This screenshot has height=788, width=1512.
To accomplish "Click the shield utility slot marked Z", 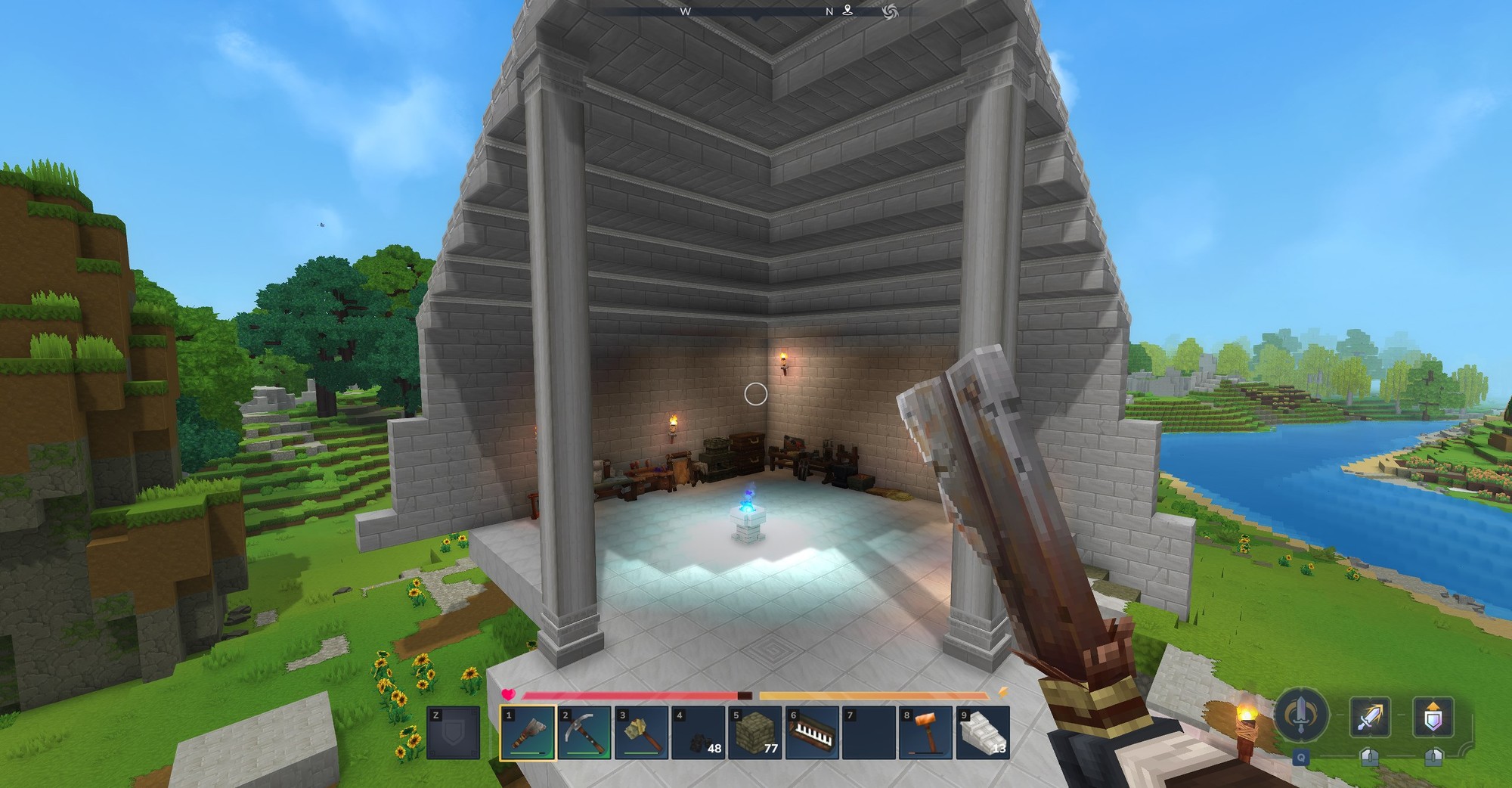I will point(453,733).
